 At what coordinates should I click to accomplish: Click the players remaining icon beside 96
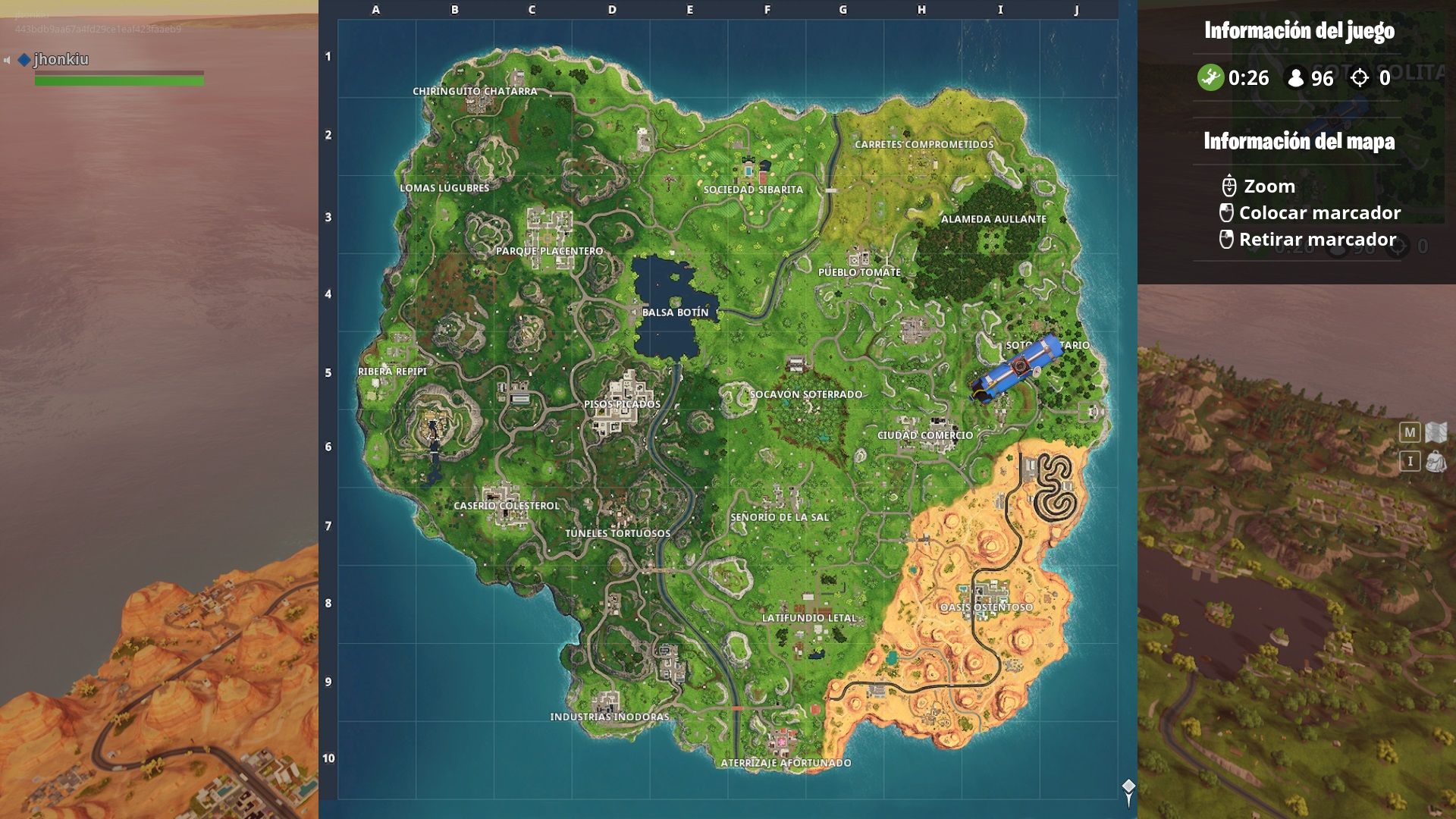[1297, 76]
